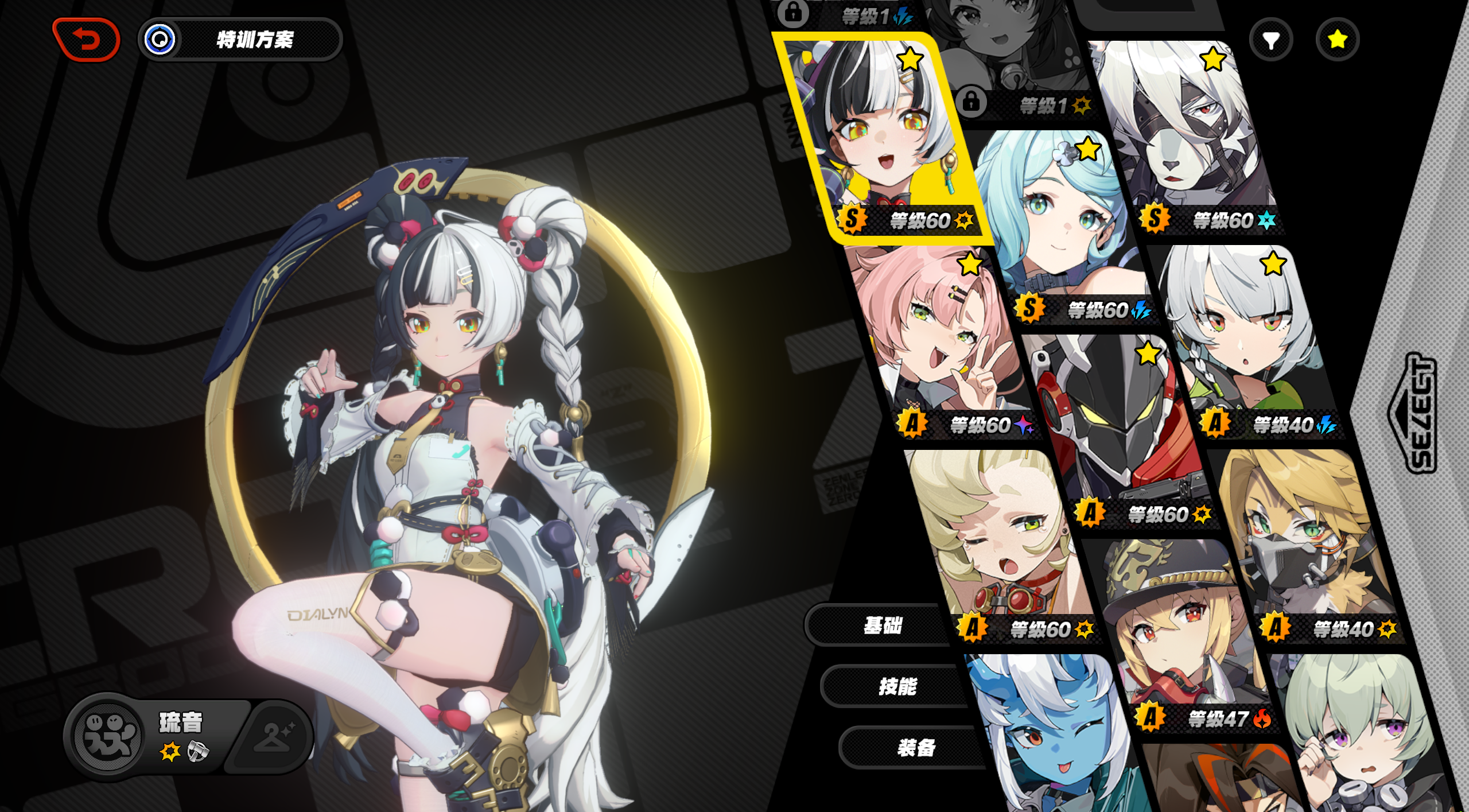Open the outfit hanger button
The image size is (1469, 812).
(x=274, y=736)
